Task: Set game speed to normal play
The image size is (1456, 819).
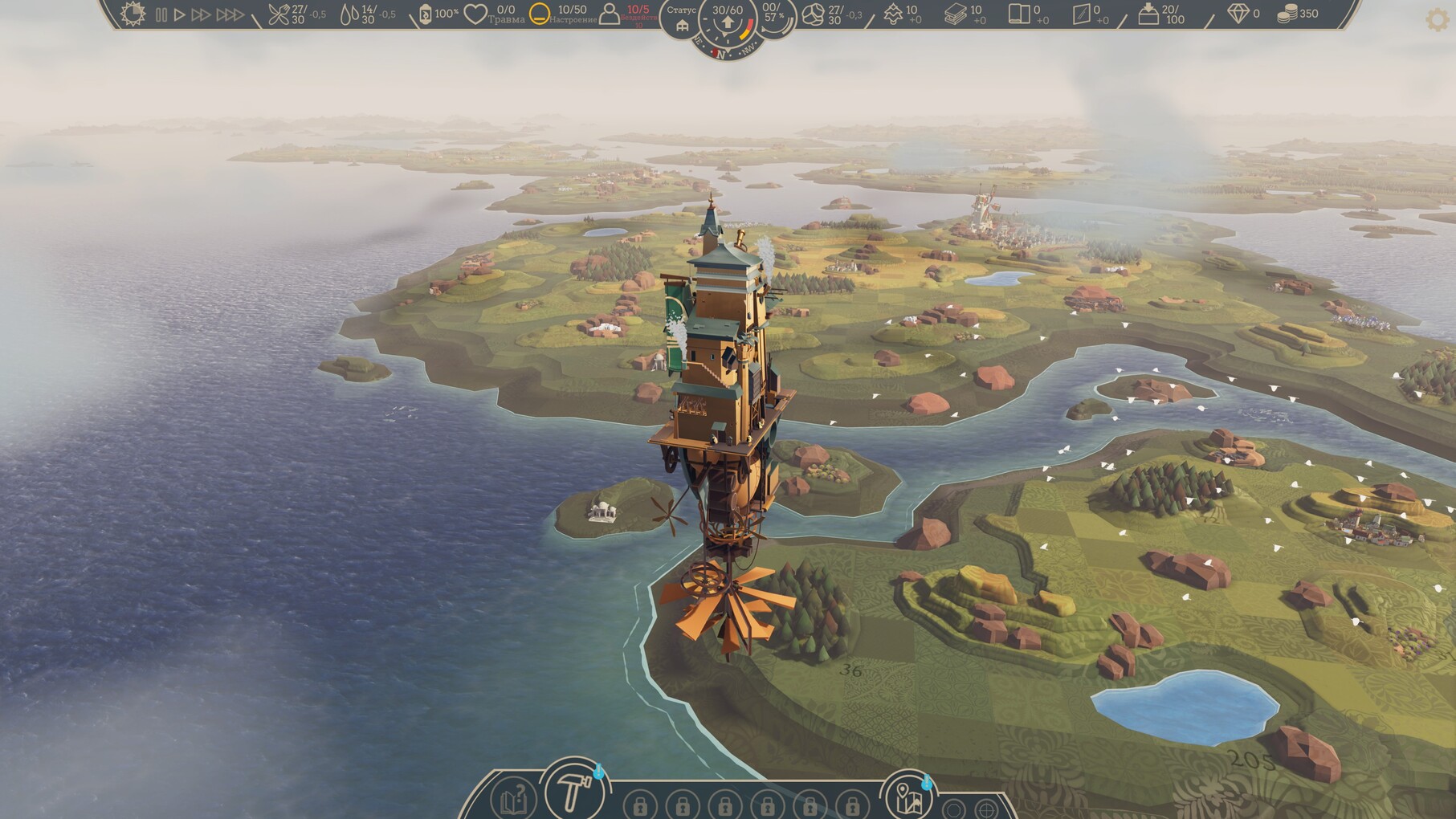Action: pos(180,14)
